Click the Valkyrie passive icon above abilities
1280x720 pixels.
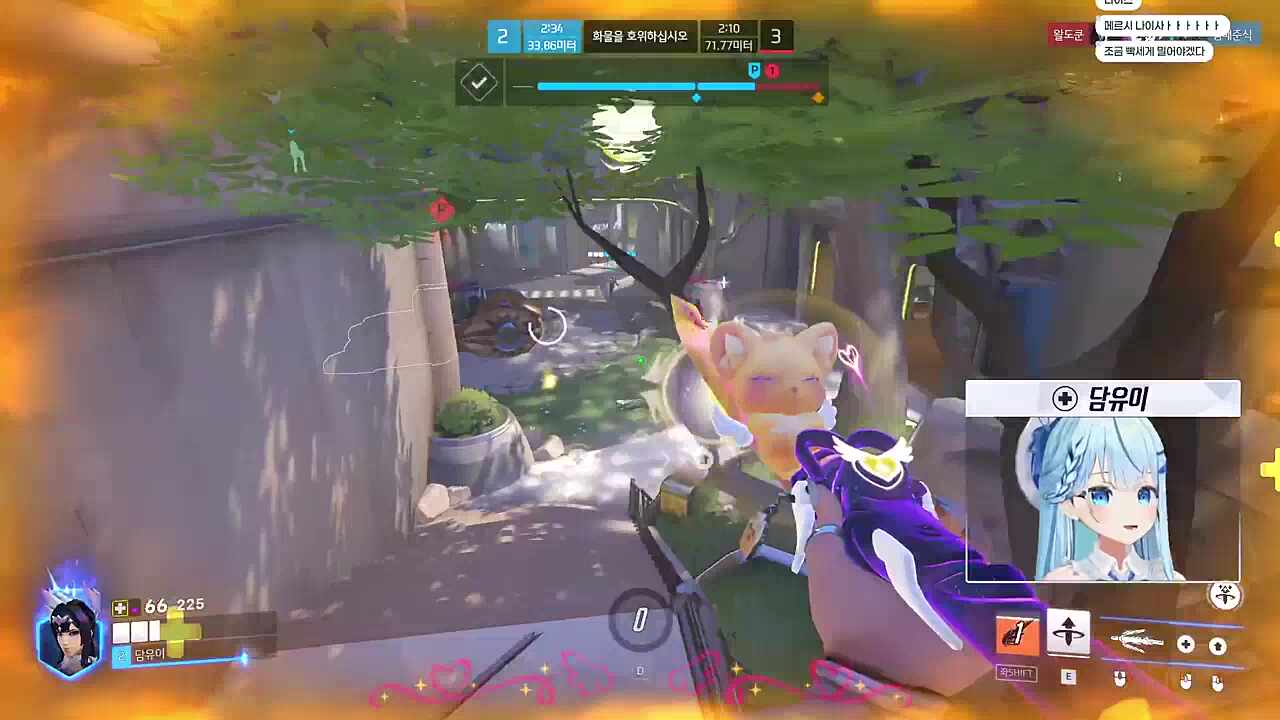click(1225, 594)
